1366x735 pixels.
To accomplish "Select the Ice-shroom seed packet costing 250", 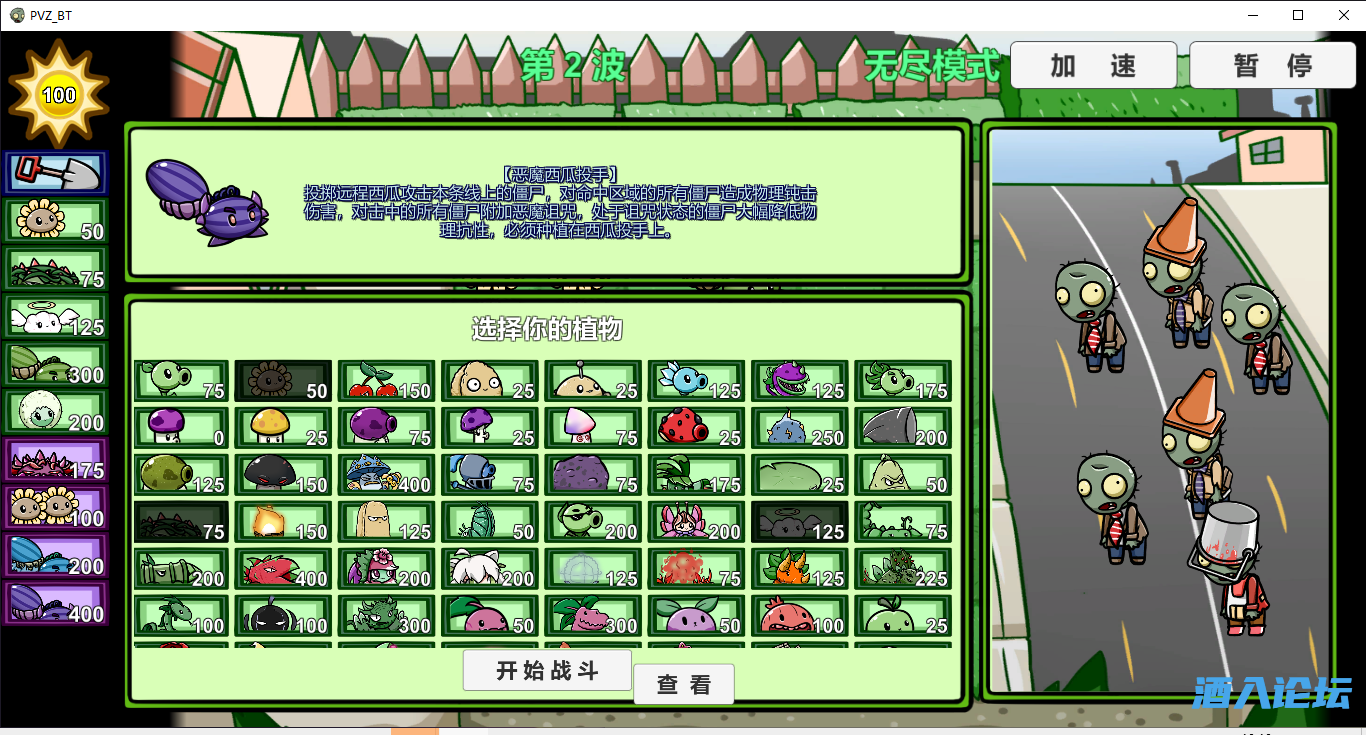I will (798, 427).
